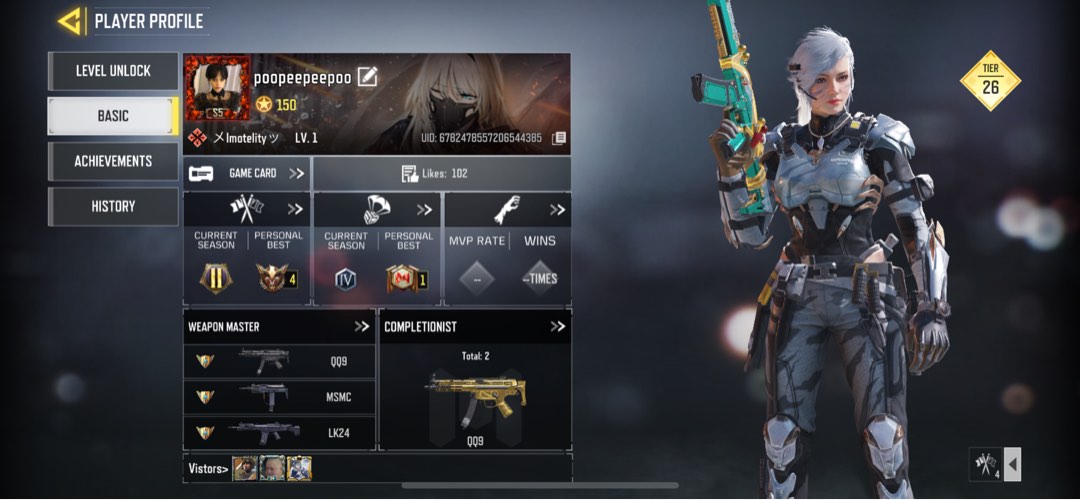1080x500 pixels.
Task: Expand the Weapon Master section
Action: point(361,326)
